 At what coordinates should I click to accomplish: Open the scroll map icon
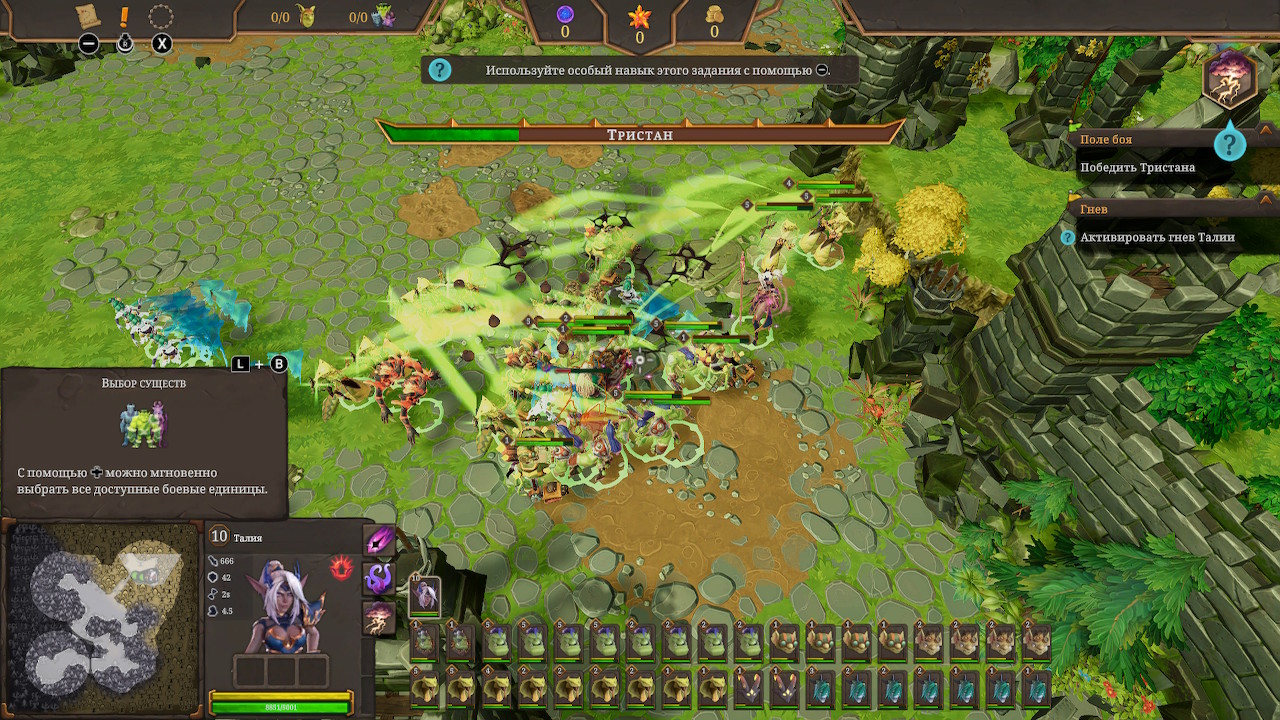click(x=89, y=16)
